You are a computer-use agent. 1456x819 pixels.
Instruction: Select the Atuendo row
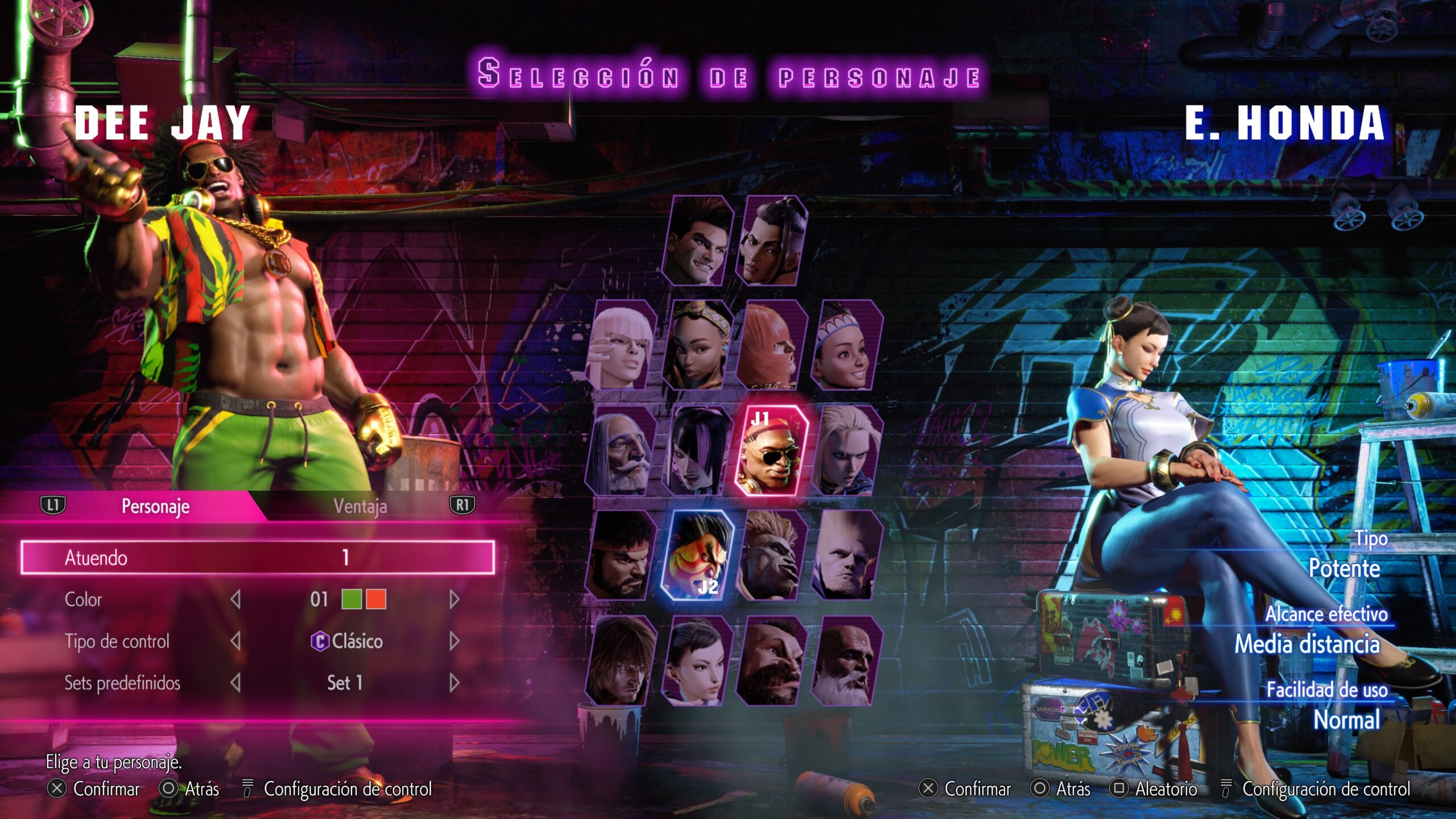[258, 557]
